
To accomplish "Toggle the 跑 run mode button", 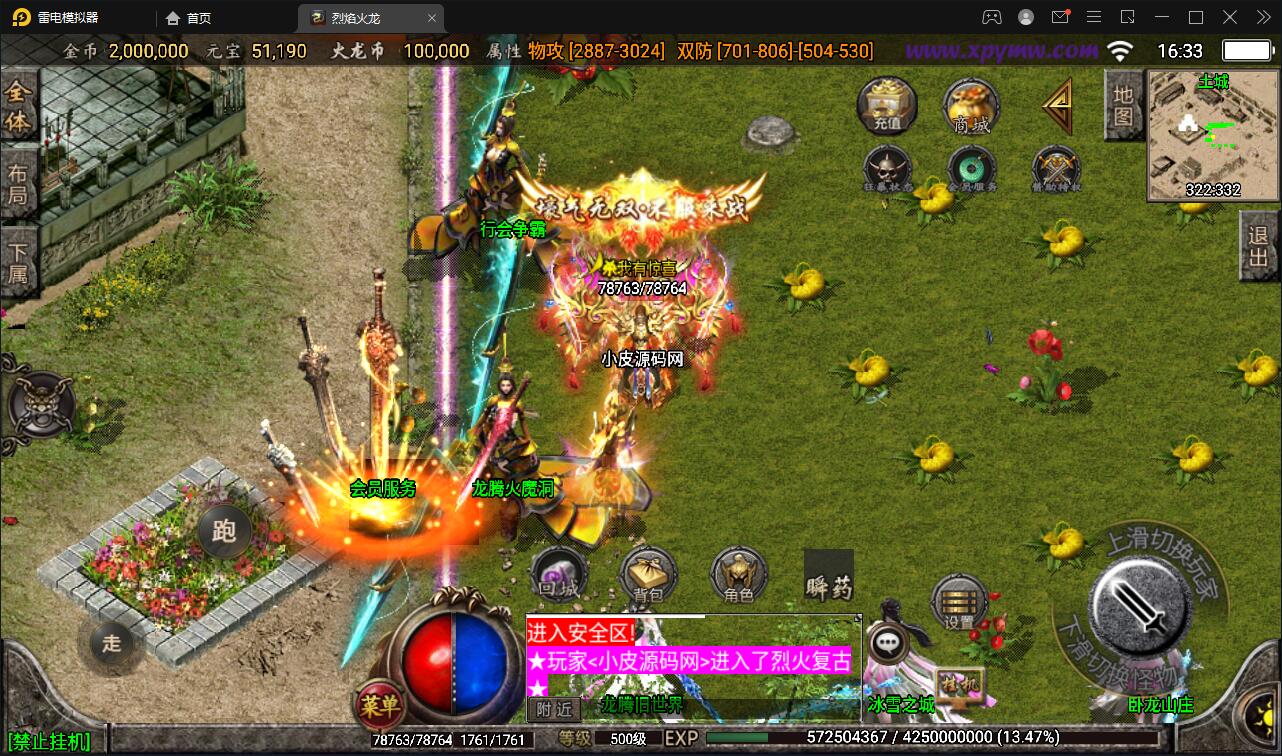I will pyautogui.click(x=224, y=531).
